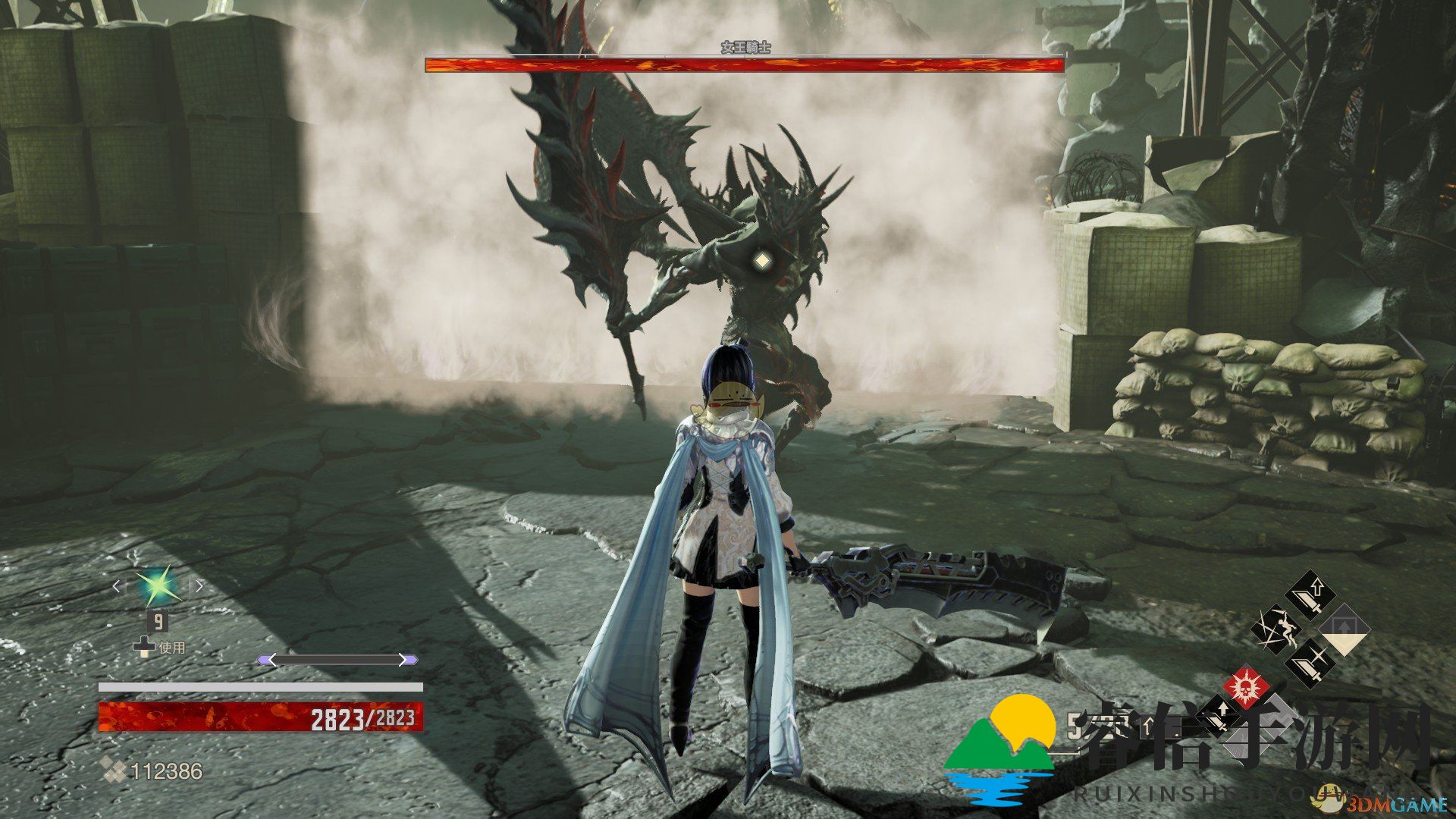The height and width of the screenshot is (819, 1456).
Task: Select the half-filled up-arrow gift
Action: click(1344, 629)
